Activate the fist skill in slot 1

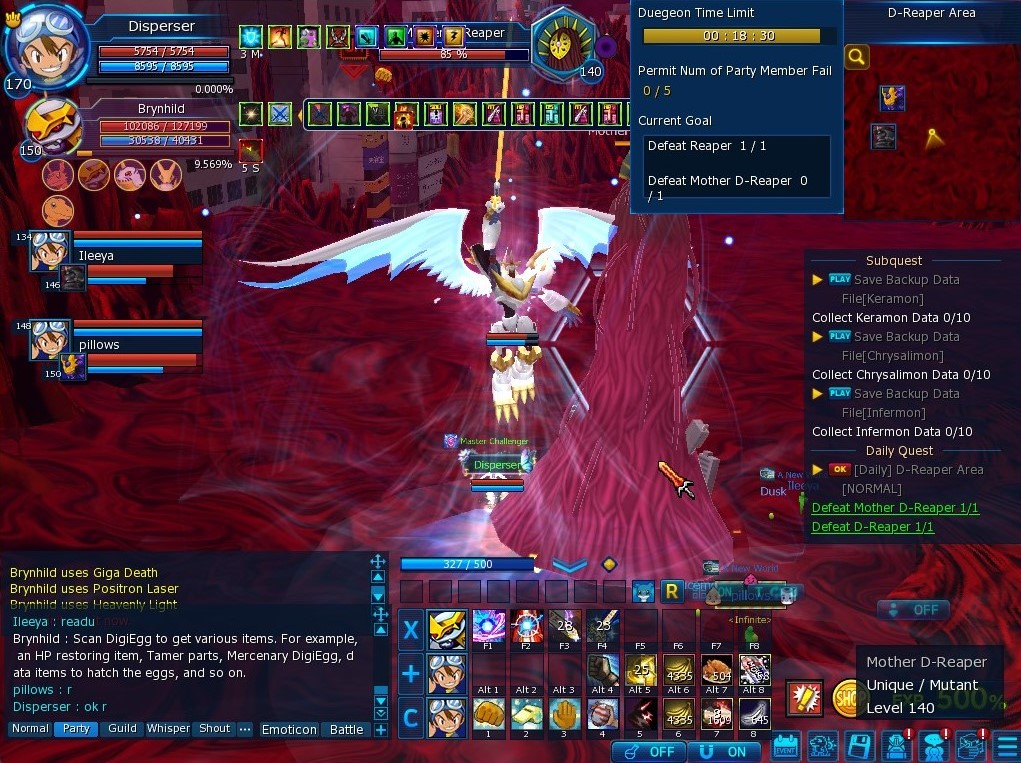(488, 713)
